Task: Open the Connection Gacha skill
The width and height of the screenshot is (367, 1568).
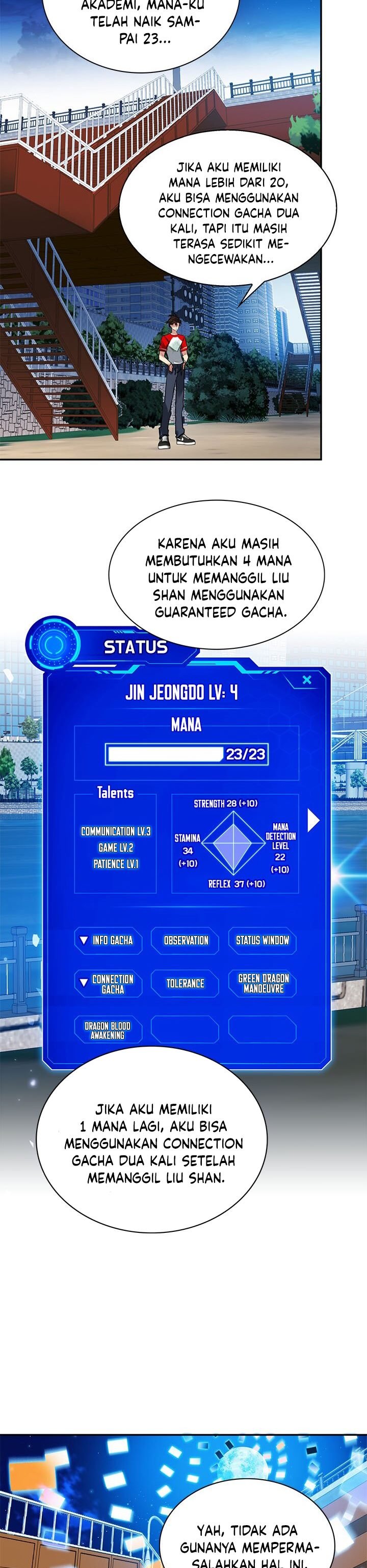Action: click(x=108, y=983)
